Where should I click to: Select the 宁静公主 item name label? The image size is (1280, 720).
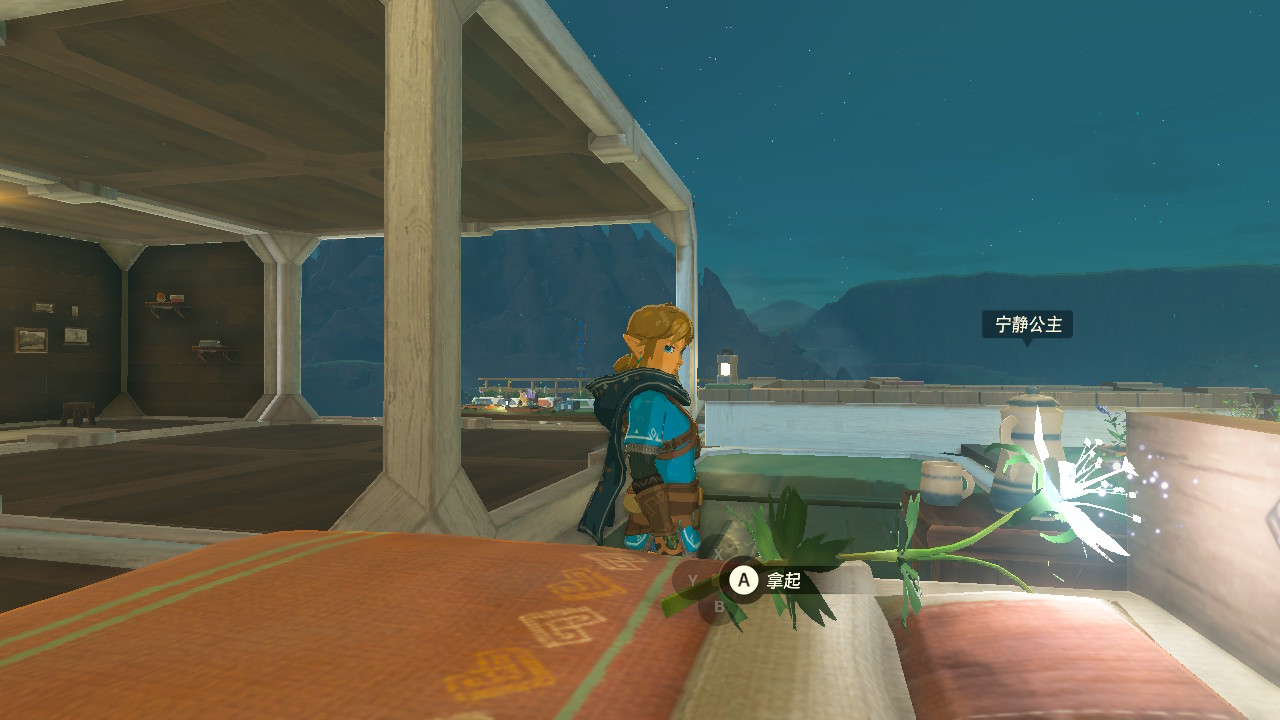point(1027,324)
